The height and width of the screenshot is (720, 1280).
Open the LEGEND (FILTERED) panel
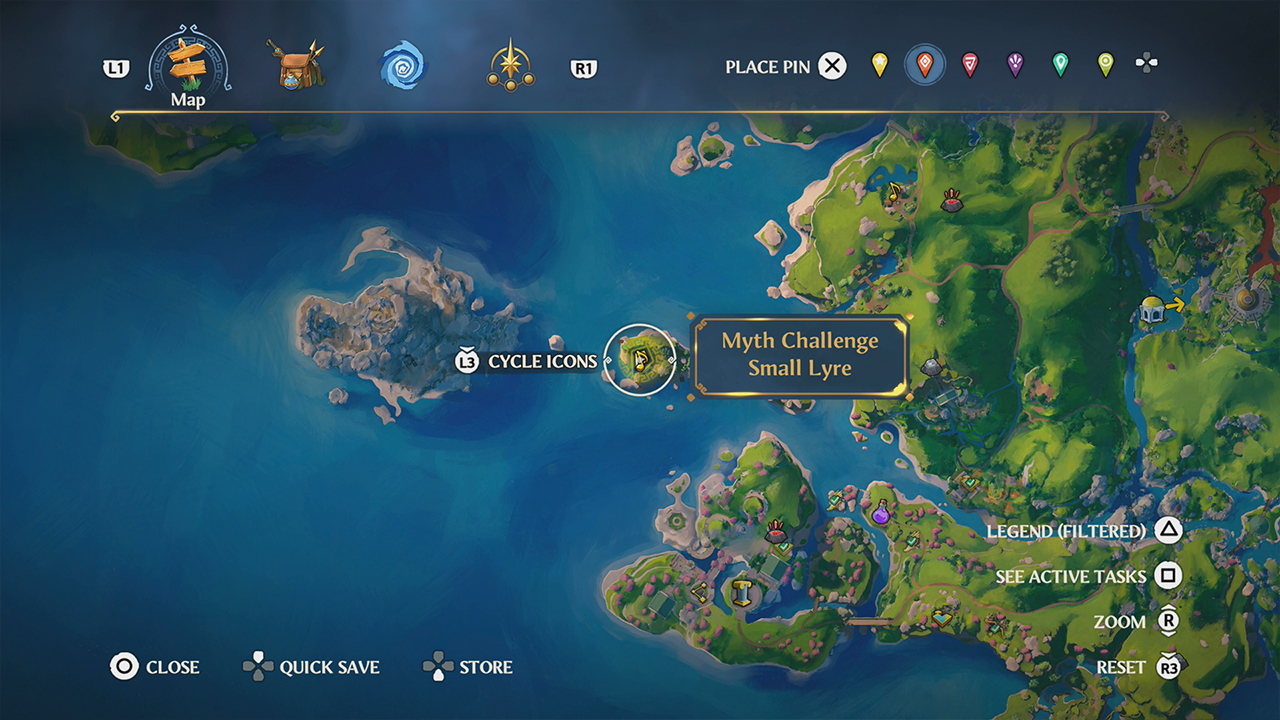click(1068, 532)
